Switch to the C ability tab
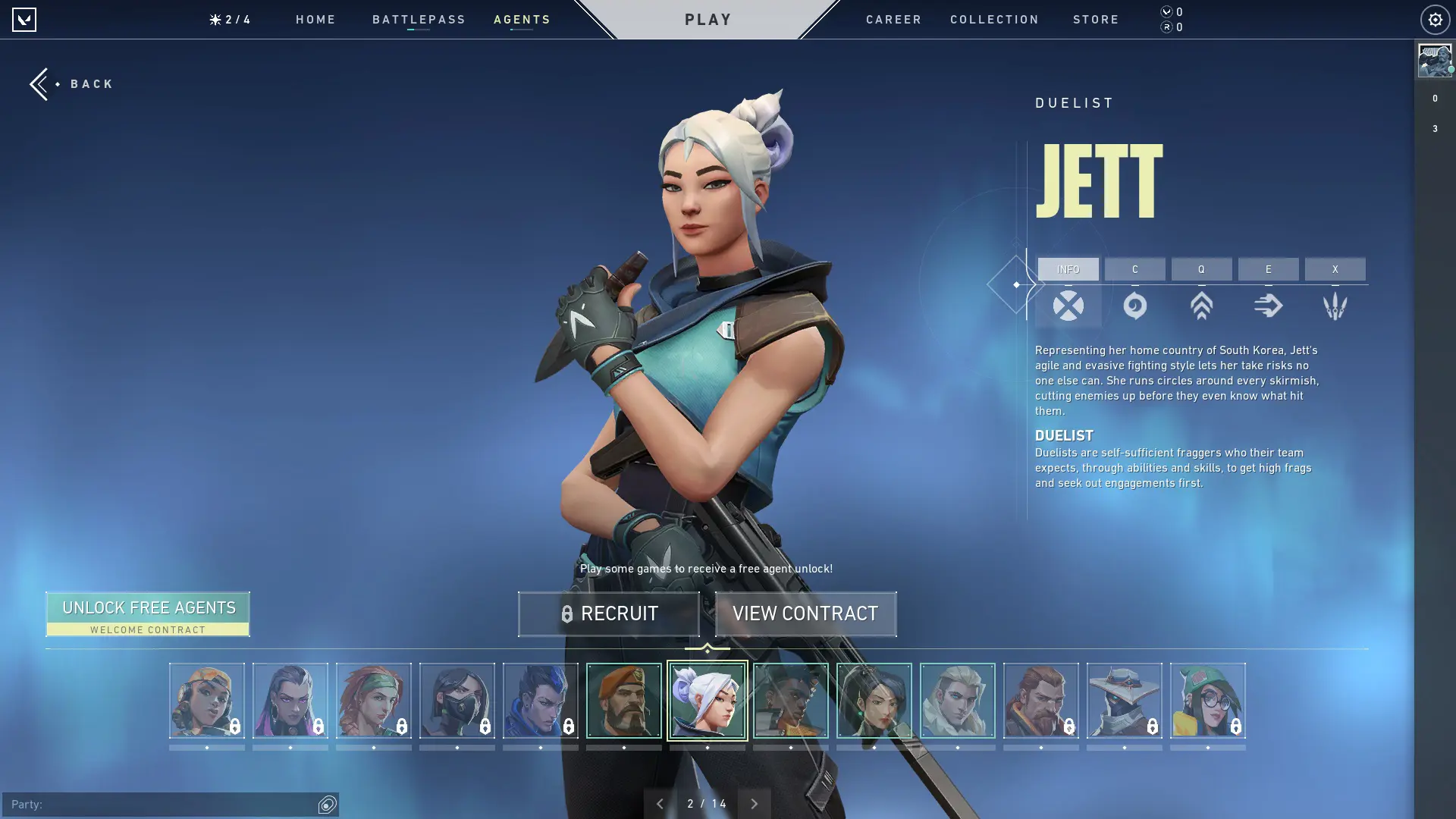The width and height of the screenshot is (1456, 819). [1134, 269]
